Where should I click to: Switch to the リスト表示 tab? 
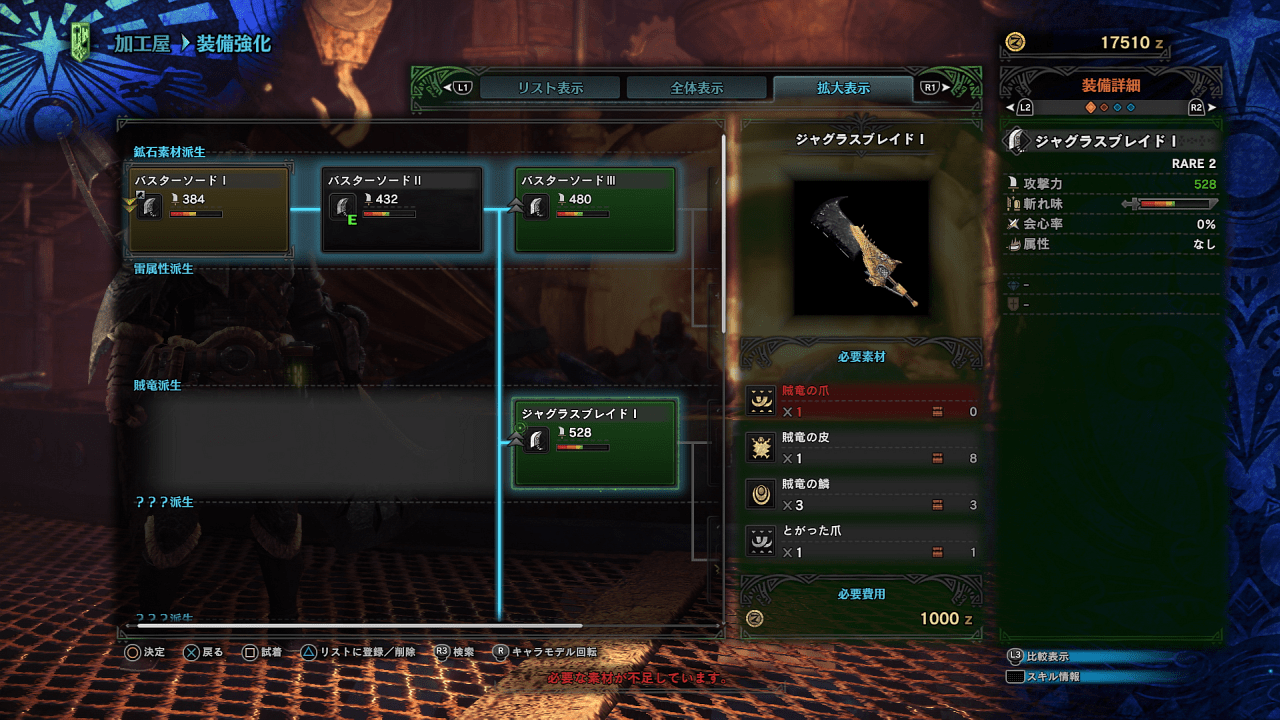pyautogui.click(x=550, y=88)
